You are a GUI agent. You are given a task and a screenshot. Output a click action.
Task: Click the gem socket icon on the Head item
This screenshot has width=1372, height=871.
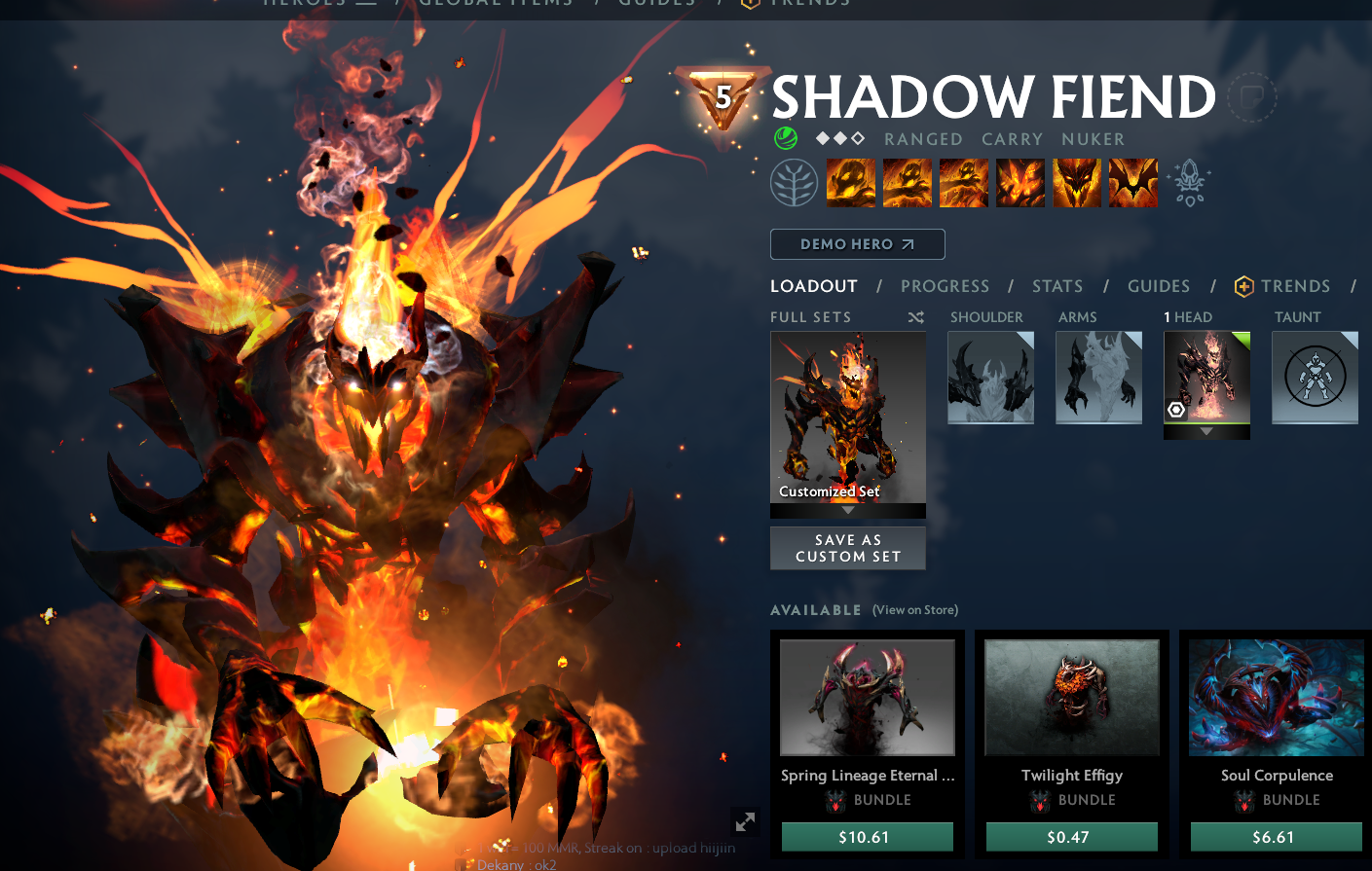point(1176,411)
